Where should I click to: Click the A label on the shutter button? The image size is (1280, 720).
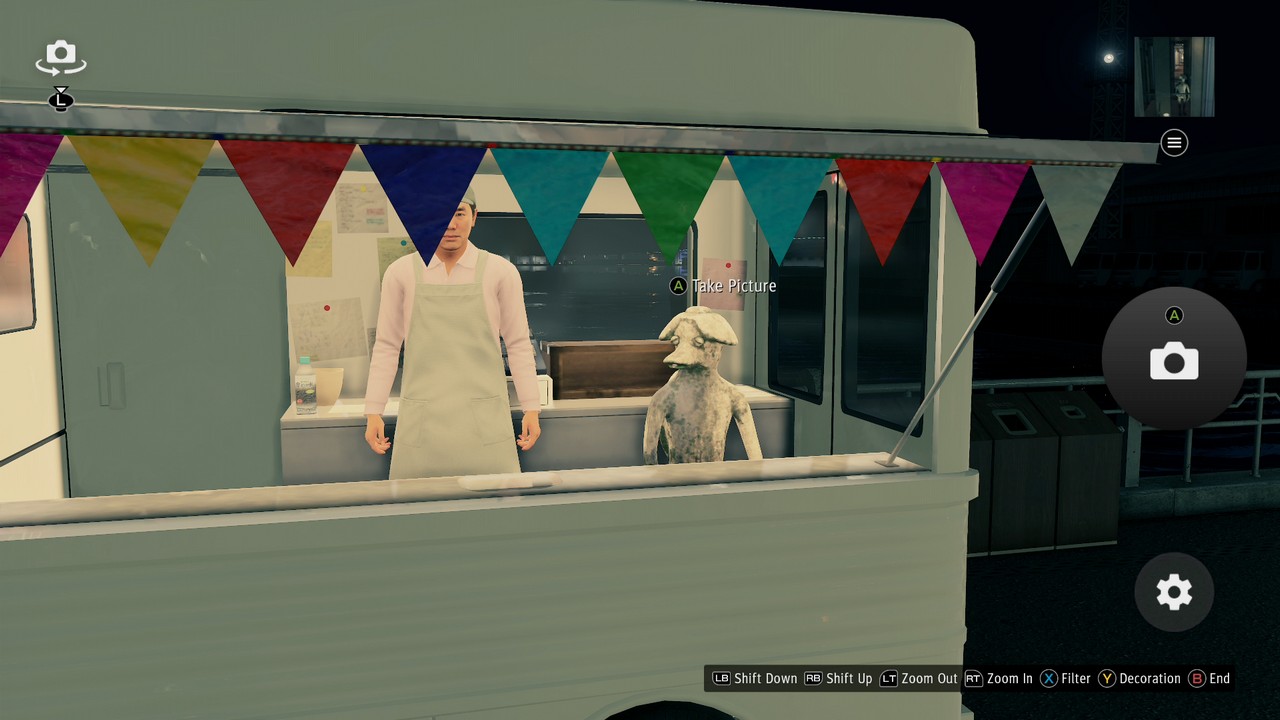coord(1174,315)
